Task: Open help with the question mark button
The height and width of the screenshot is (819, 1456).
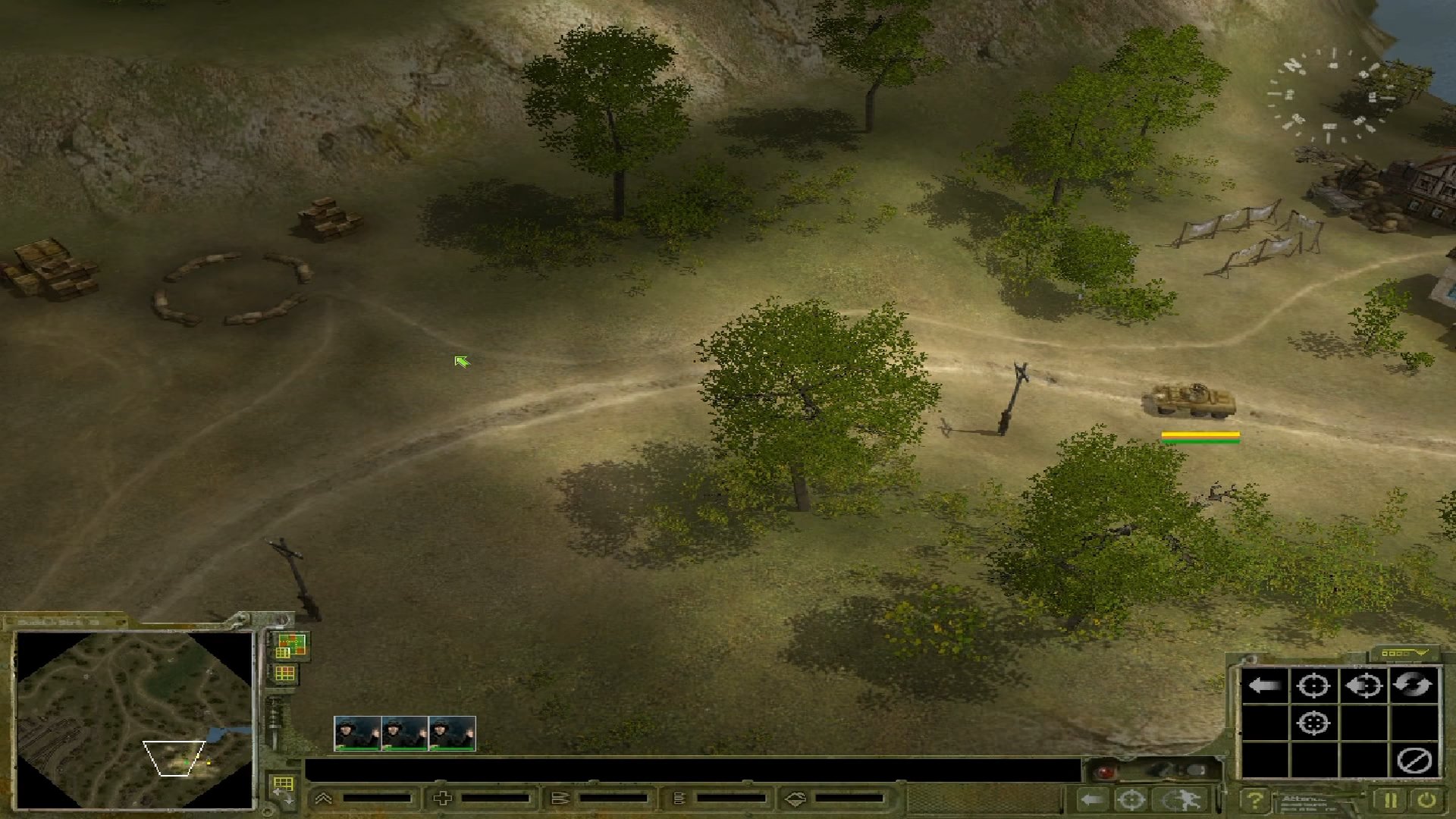Action: [x=1255, y=800]
